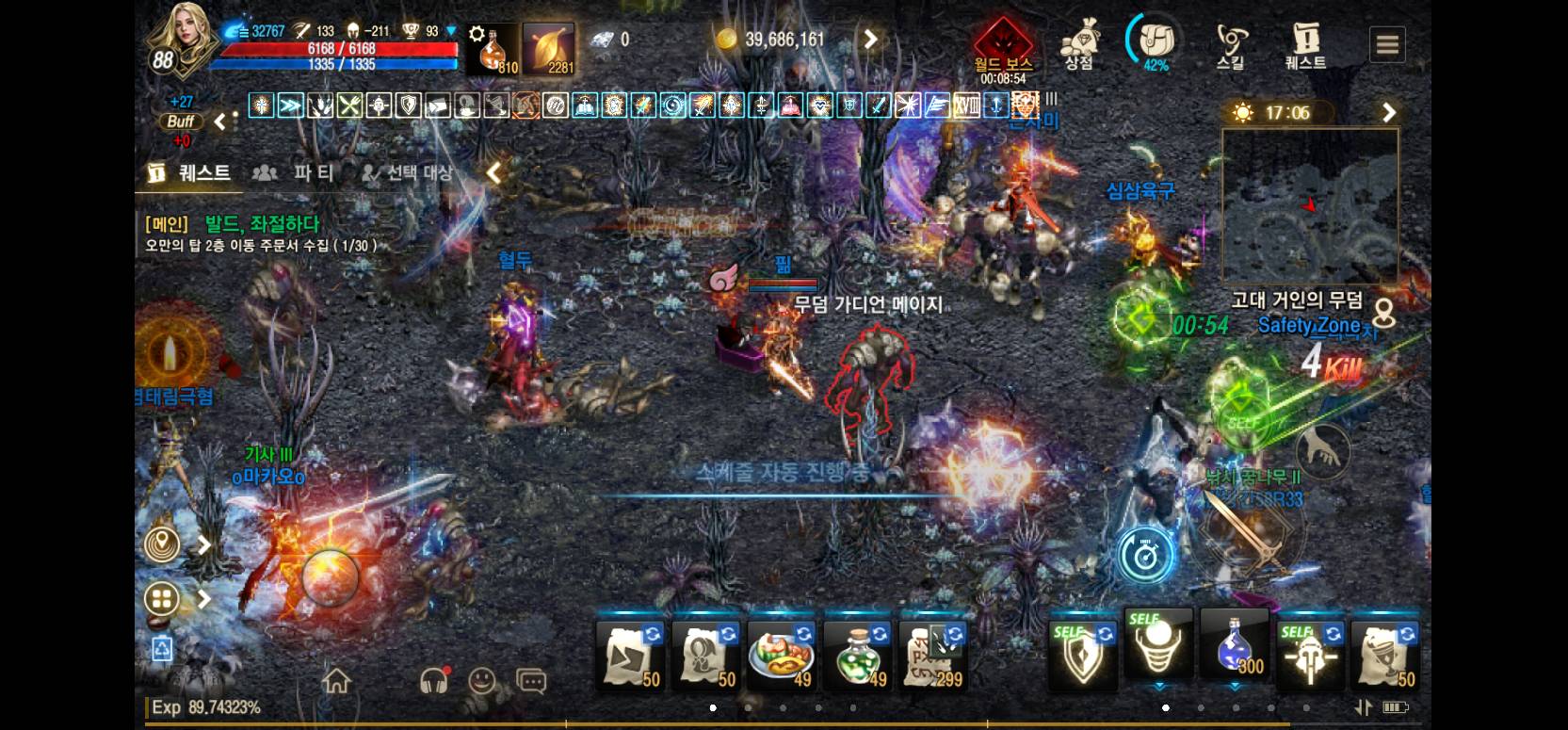
Task: Expand the top currency bar arrow
Action: [869, 40]
